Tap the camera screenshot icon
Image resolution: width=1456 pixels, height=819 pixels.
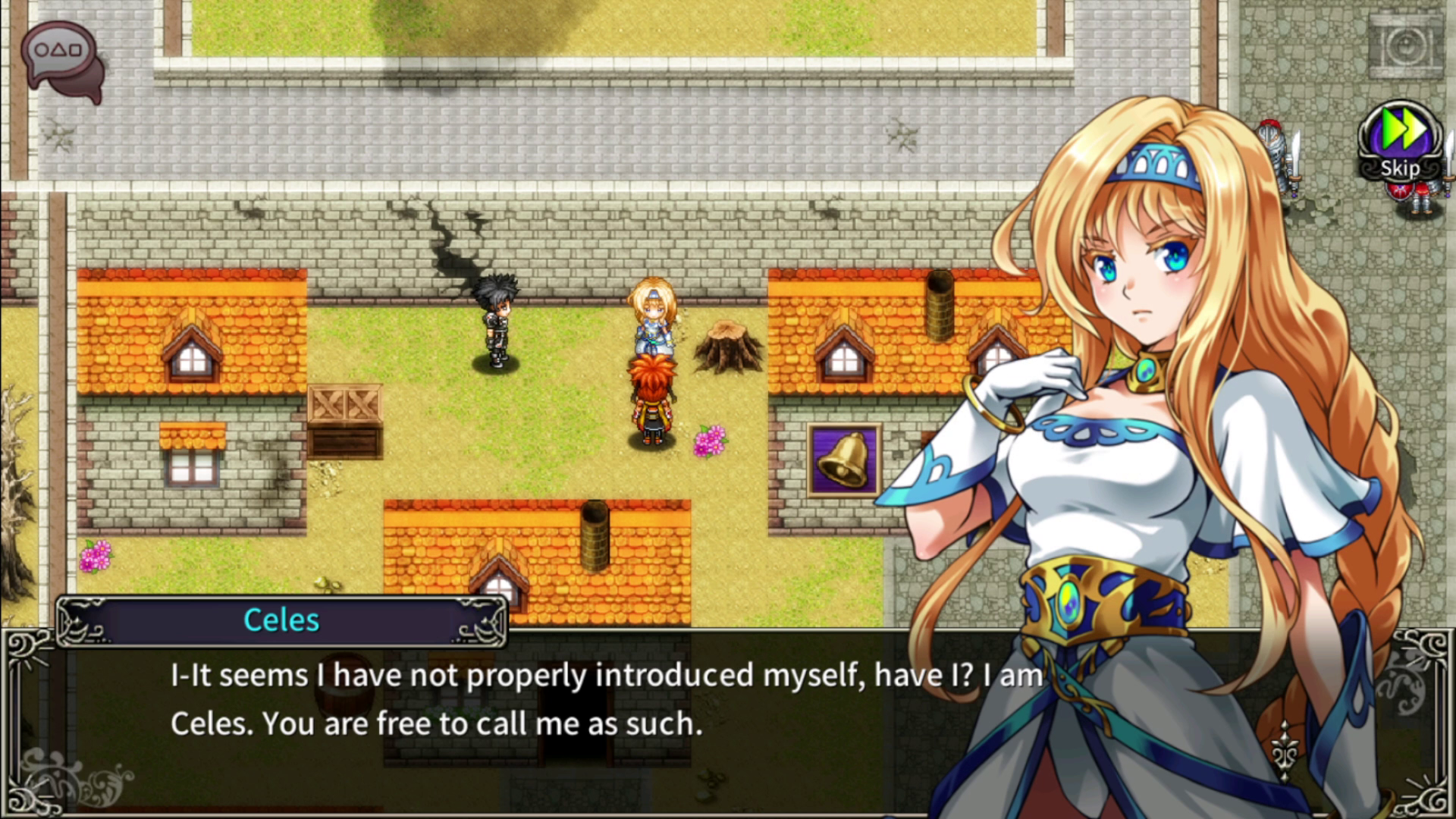pyautogui.click(x=1405, y=47)
